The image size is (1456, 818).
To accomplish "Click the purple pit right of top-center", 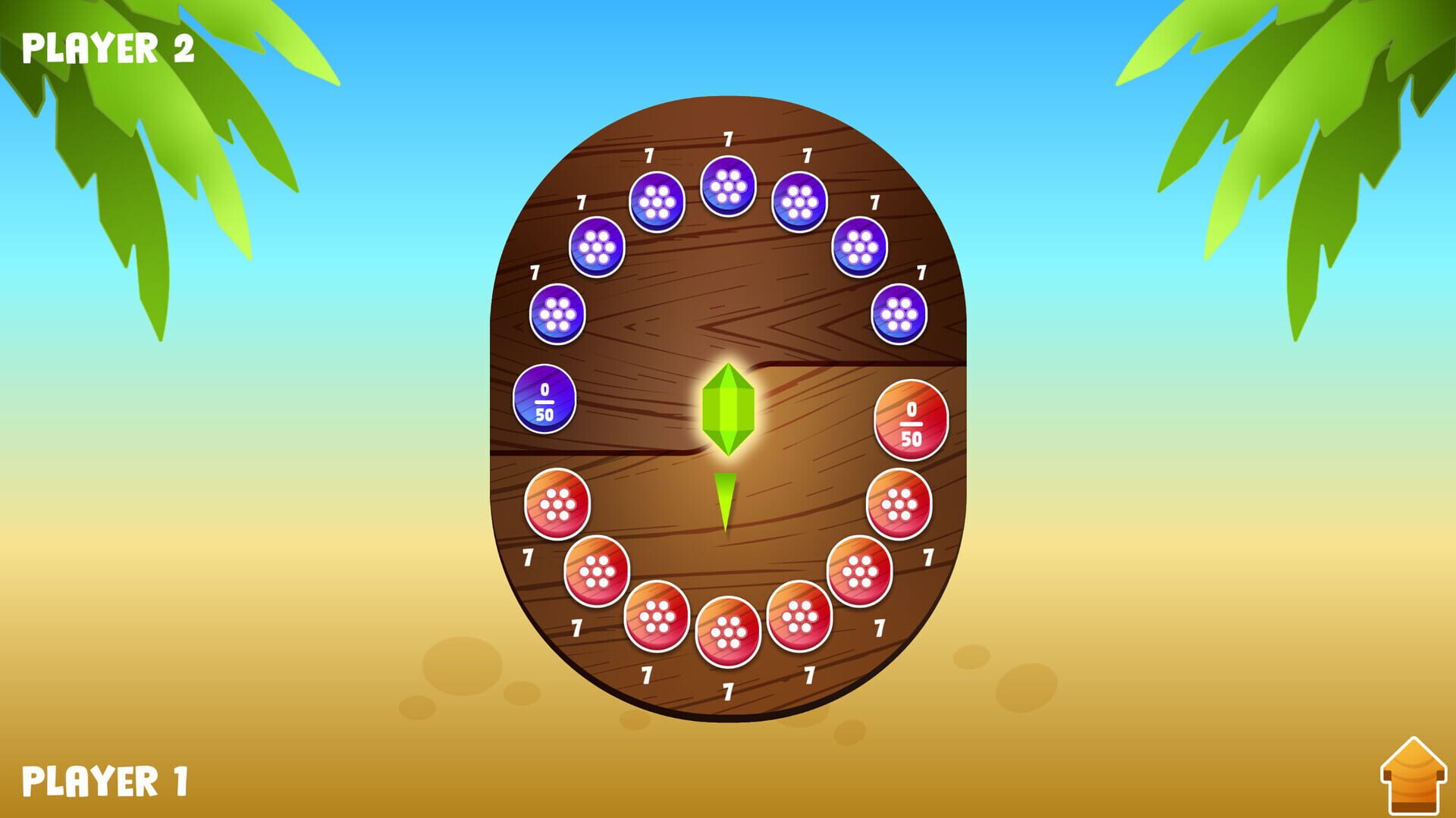I will [799, 202].
